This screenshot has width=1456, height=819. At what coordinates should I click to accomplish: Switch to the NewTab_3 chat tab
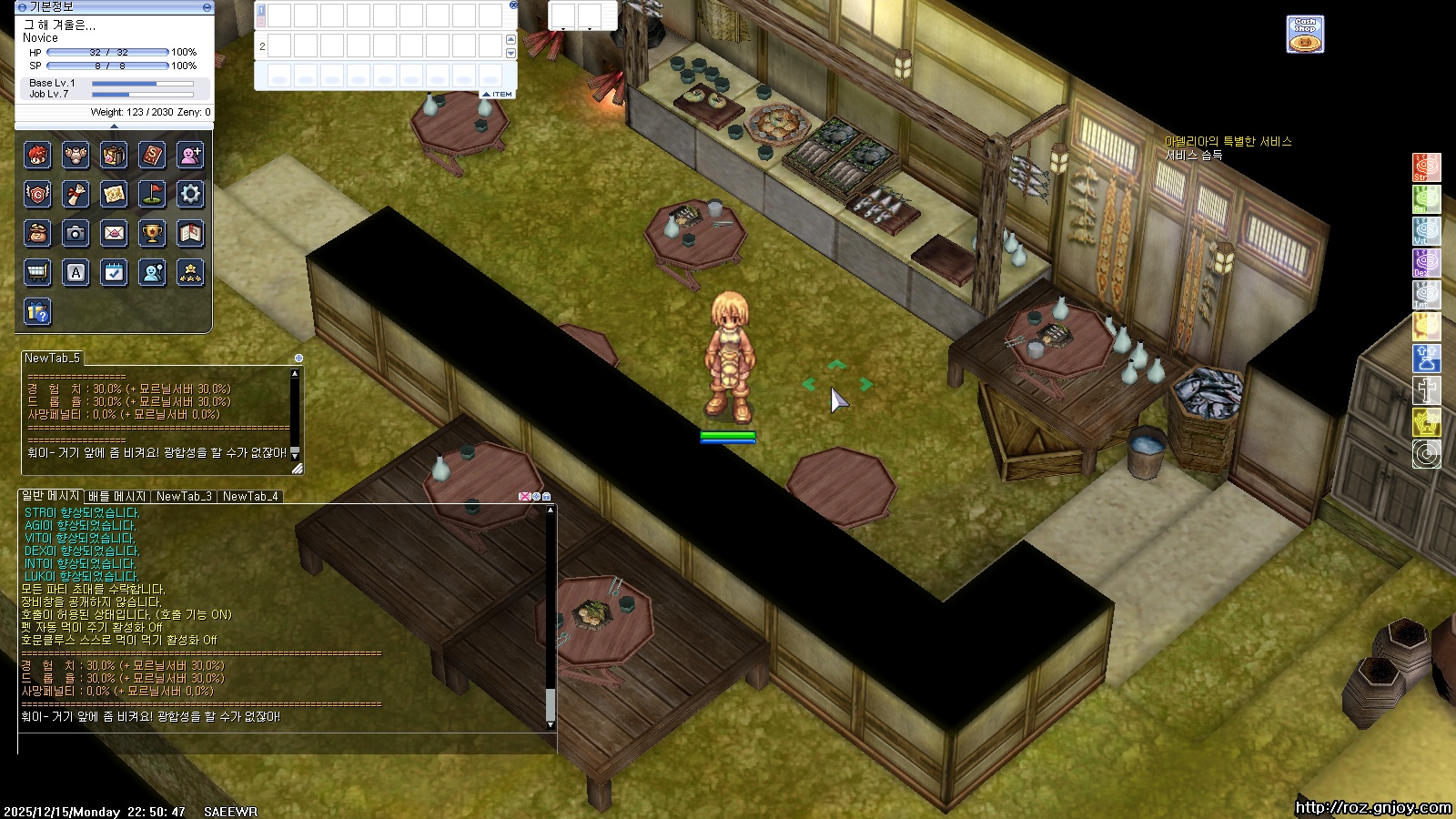(x=184, y=497)
